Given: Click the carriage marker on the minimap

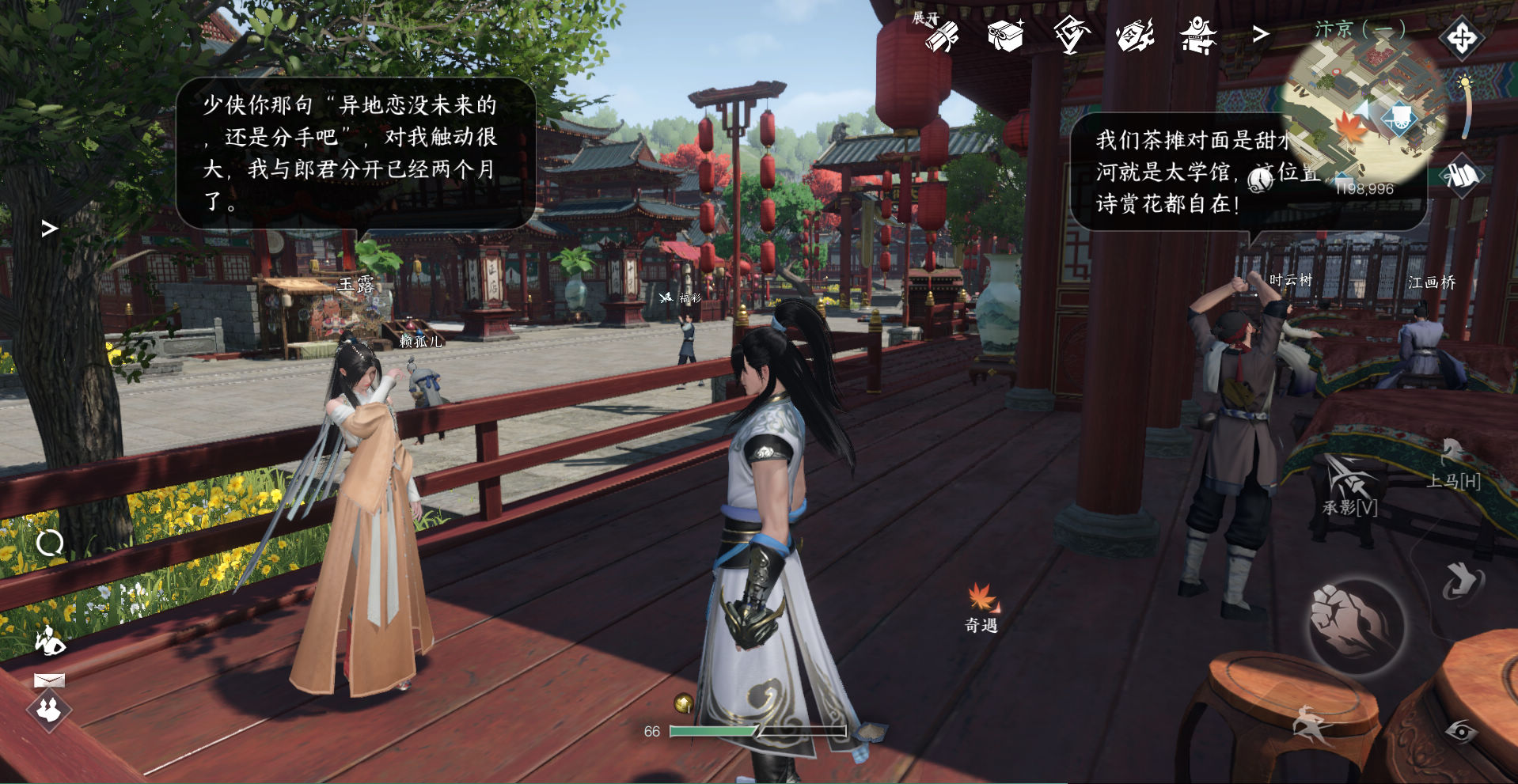Looking at the screenshot, I should point(1399,119).
